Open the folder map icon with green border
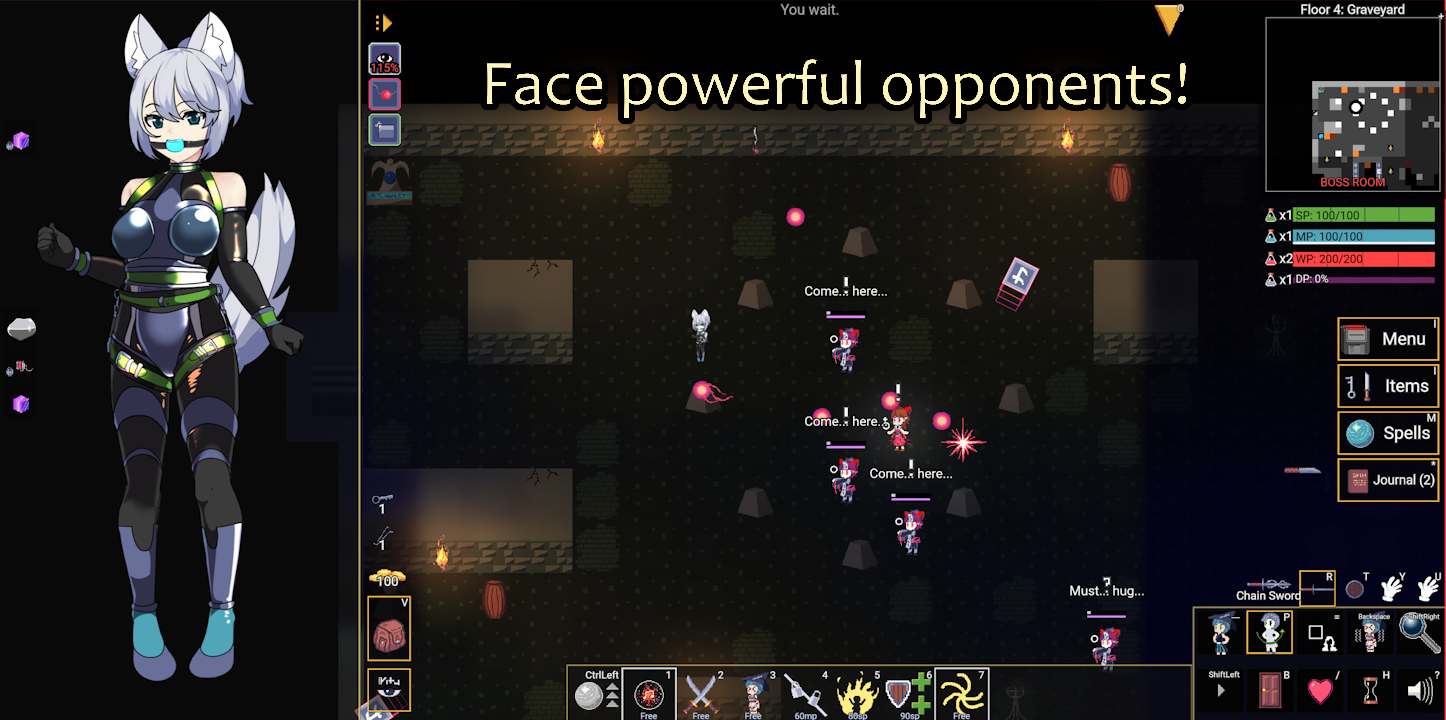 point(384,129)
